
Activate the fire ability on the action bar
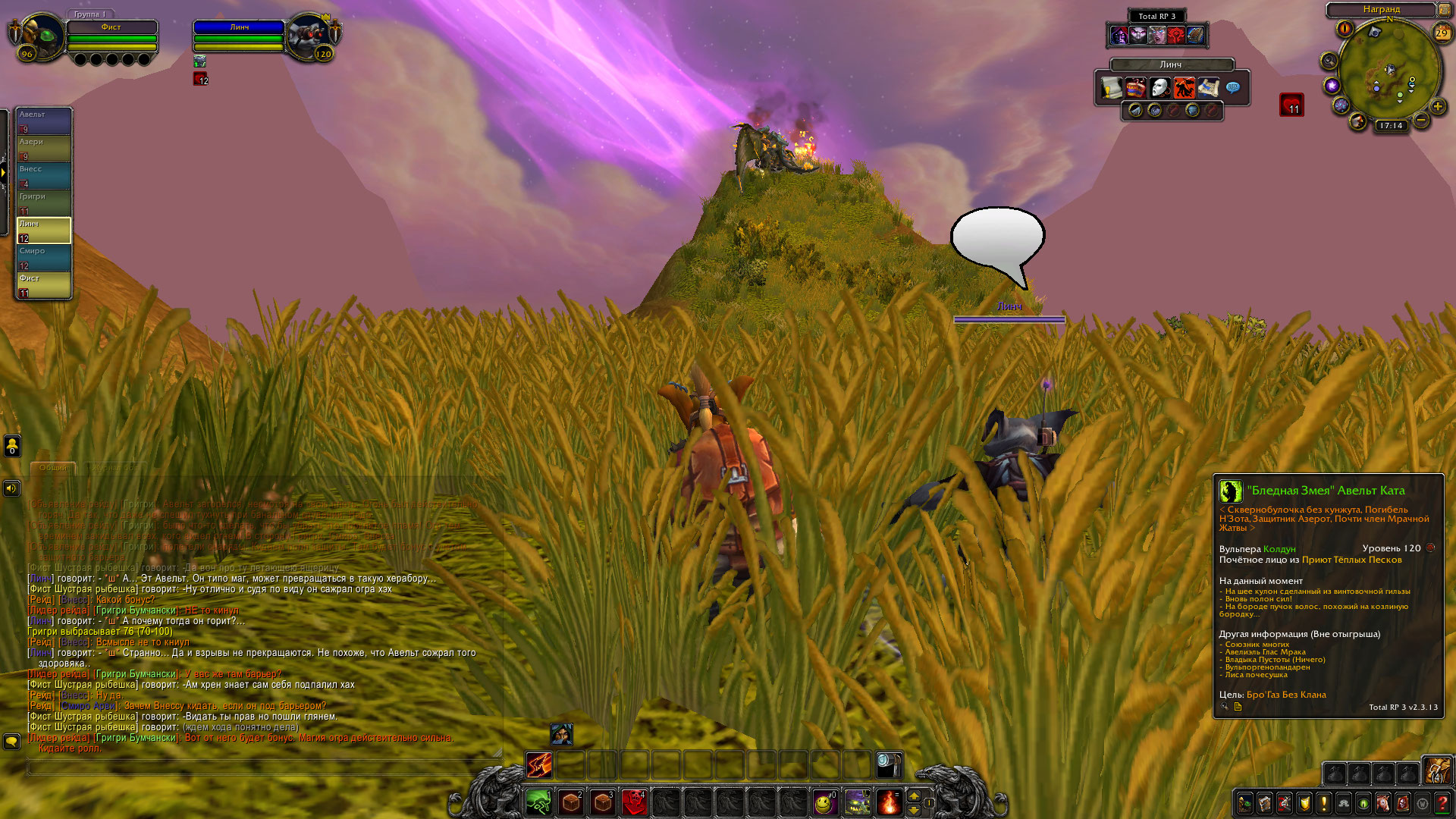(x=888, y=802)
